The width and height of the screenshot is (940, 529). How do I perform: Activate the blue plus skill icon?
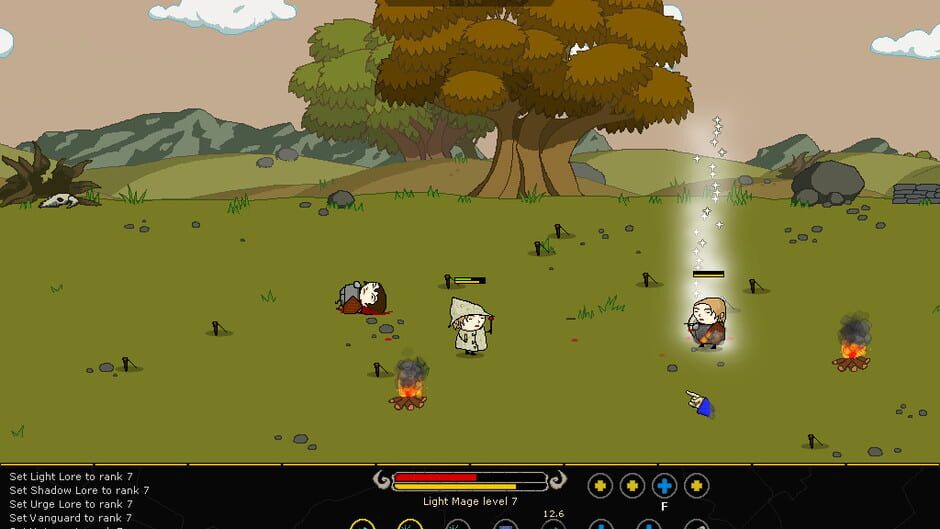tap(664, 486)
